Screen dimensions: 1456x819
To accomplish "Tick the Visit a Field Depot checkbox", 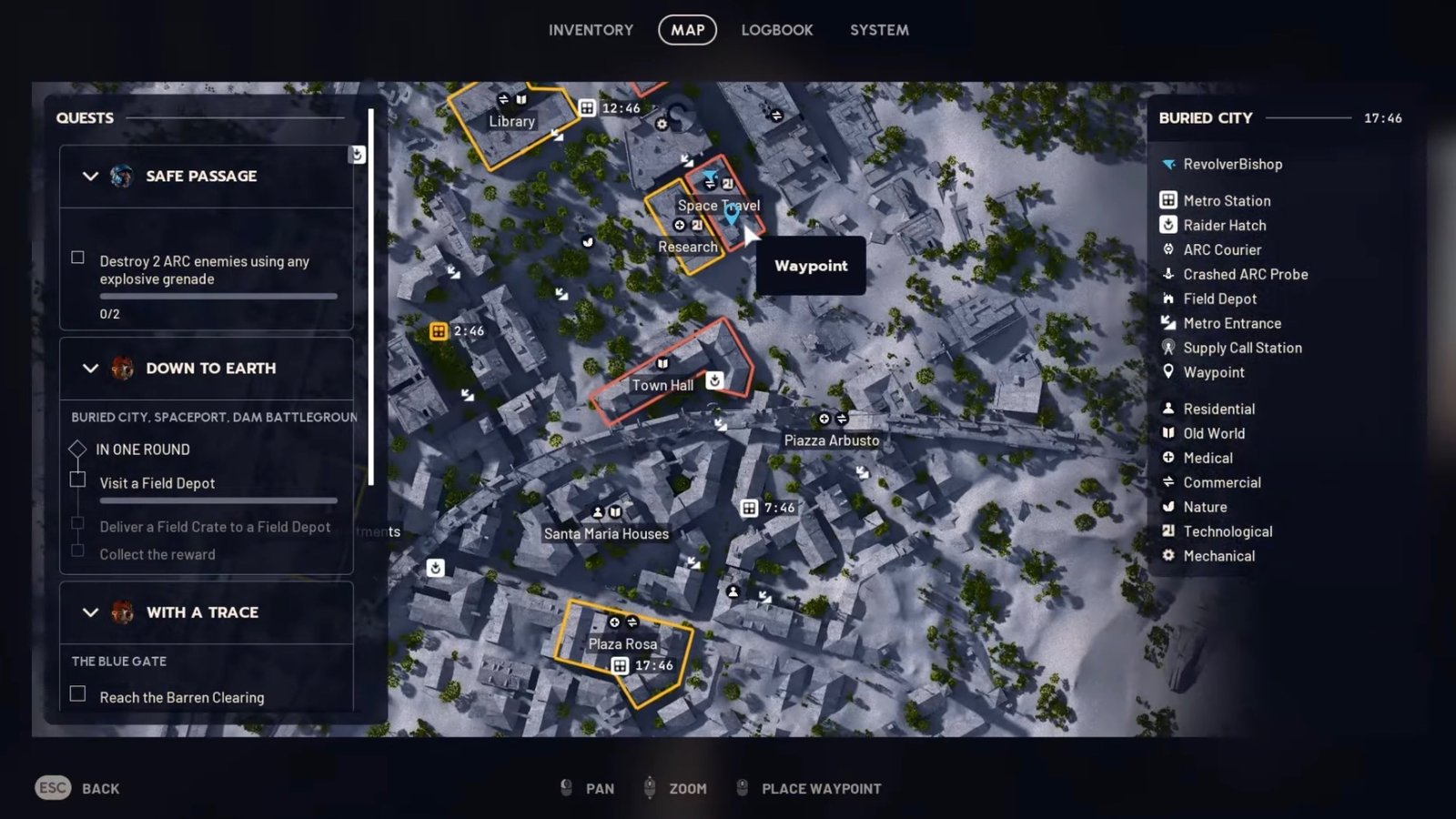I will 78,480.
